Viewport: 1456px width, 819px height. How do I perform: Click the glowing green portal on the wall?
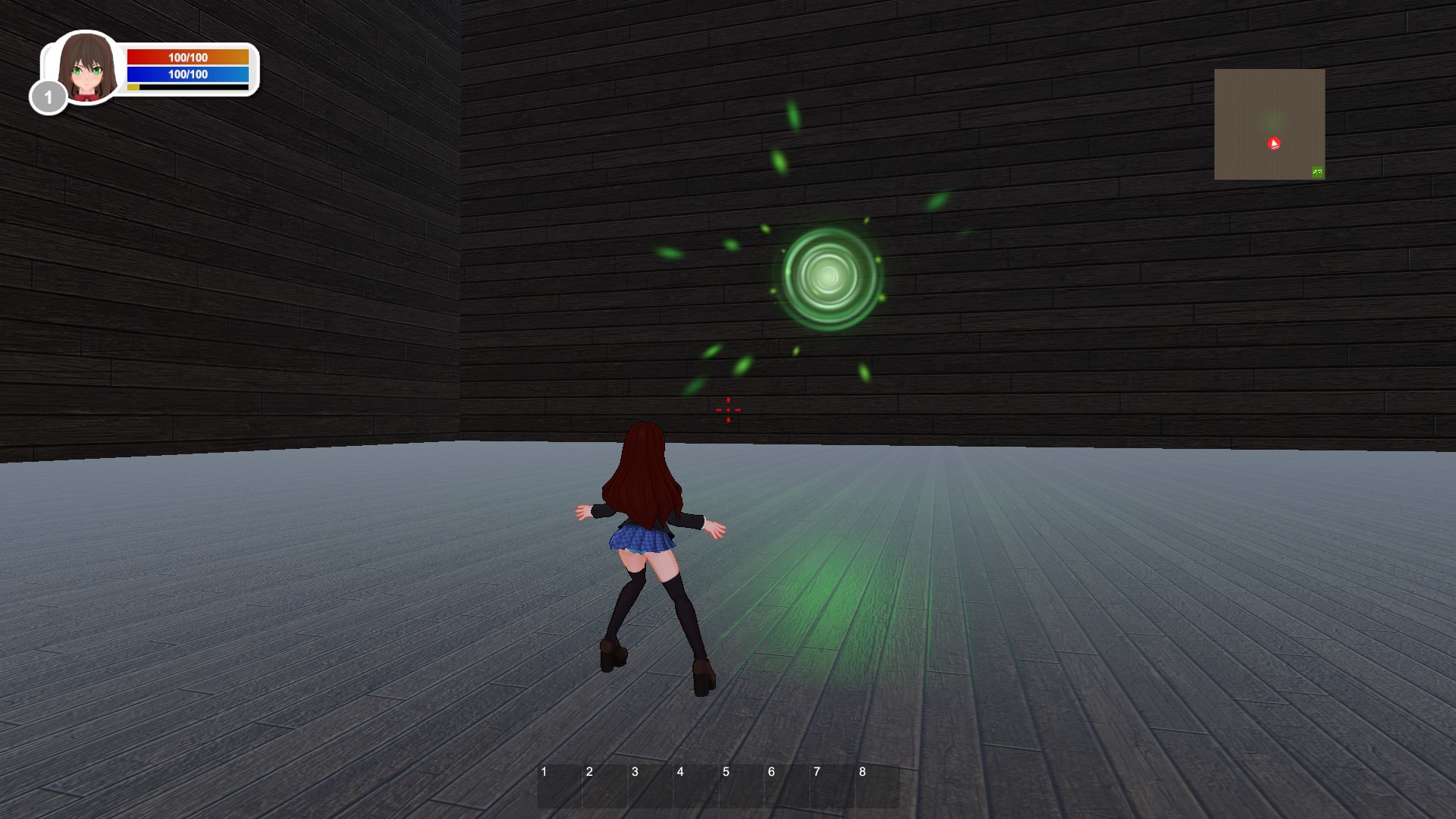click(x=828, y=277)
